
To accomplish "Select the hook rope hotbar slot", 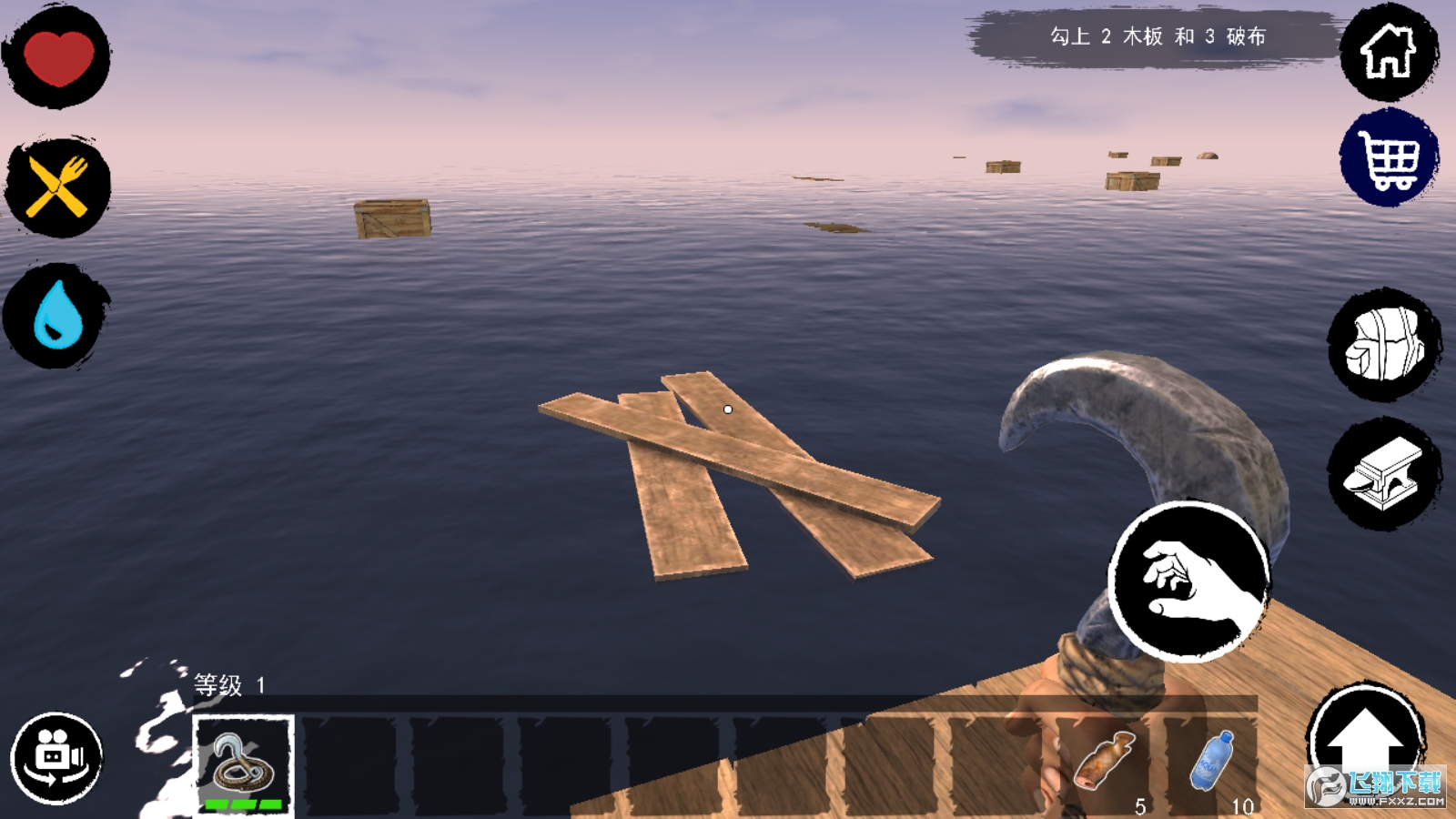I will click(243, 763).
